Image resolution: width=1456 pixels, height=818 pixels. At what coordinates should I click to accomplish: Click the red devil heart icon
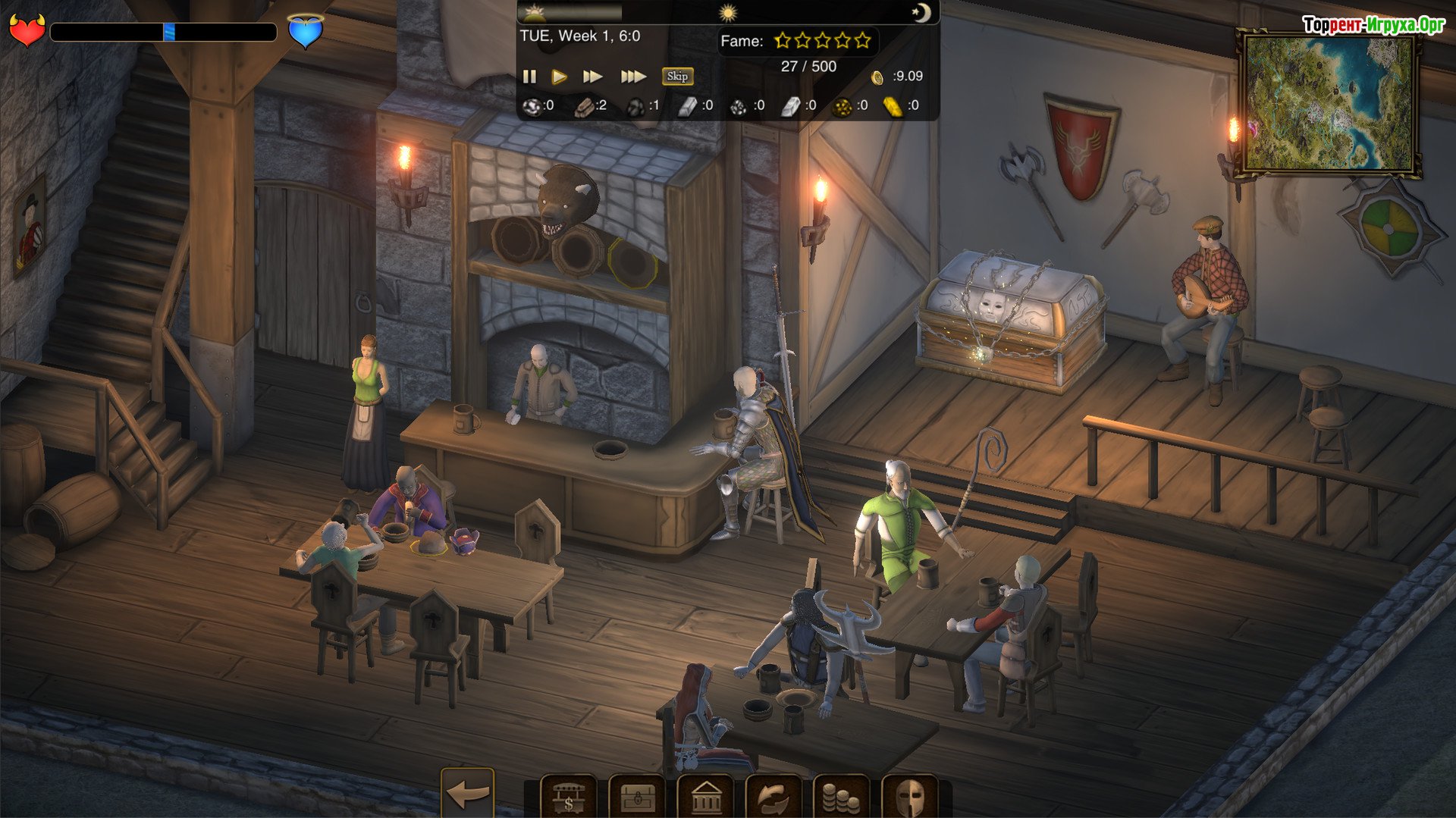point(27,30)
